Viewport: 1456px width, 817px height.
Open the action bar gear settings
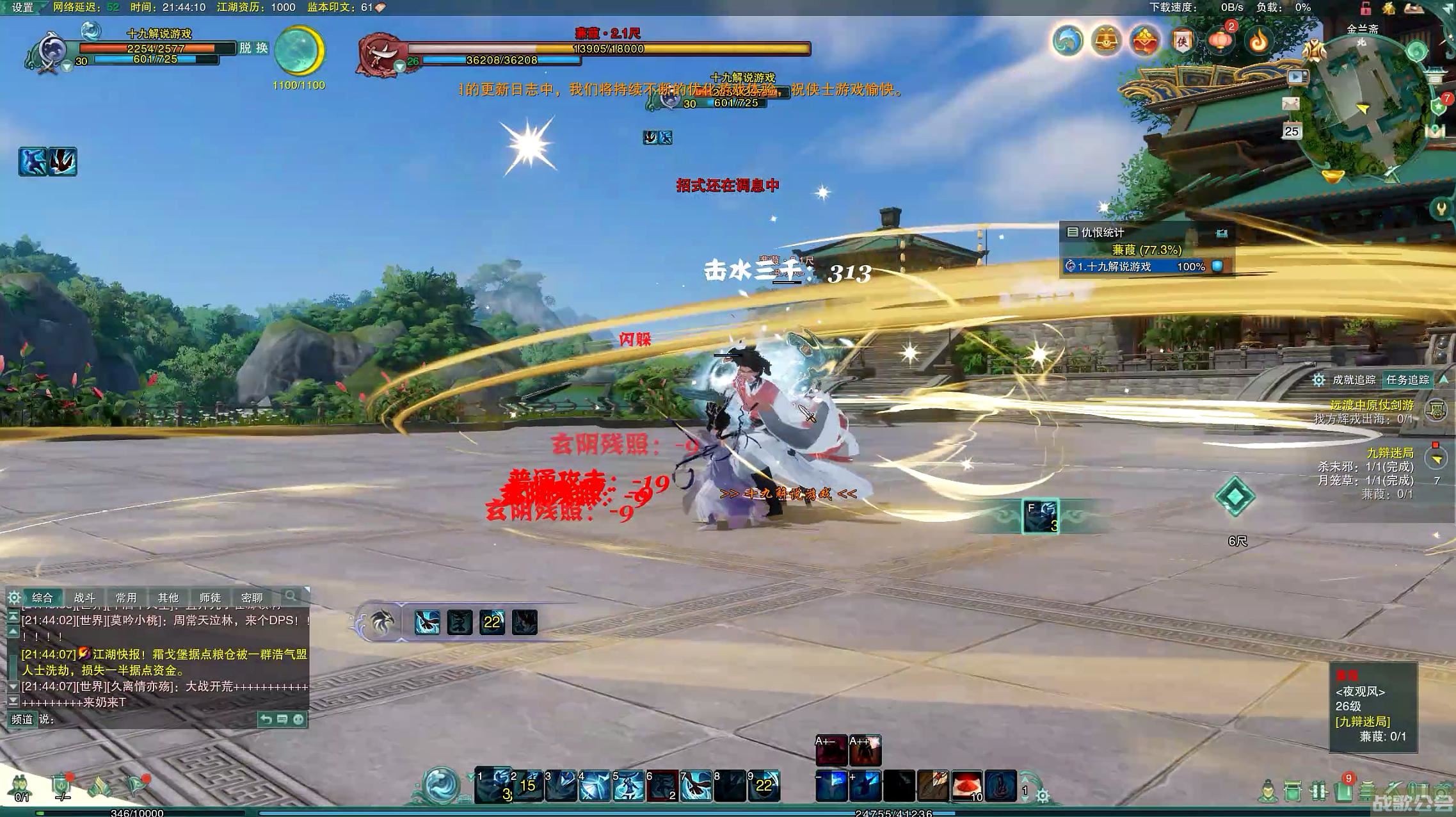coord(1043,796)
